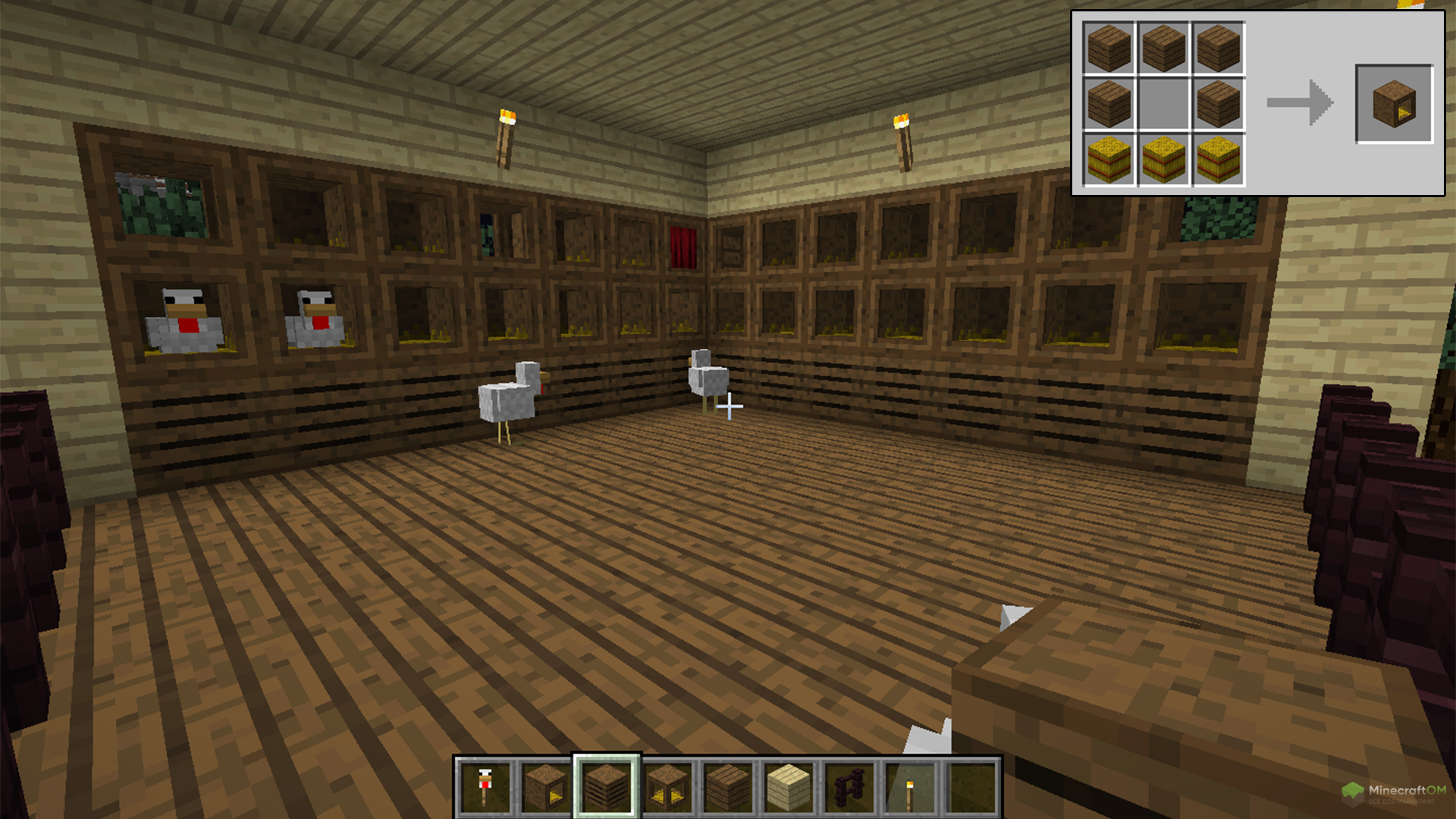Select the torch hotbar slot
The width and height of the screenshot is (1456, 819).
(910, 787)
